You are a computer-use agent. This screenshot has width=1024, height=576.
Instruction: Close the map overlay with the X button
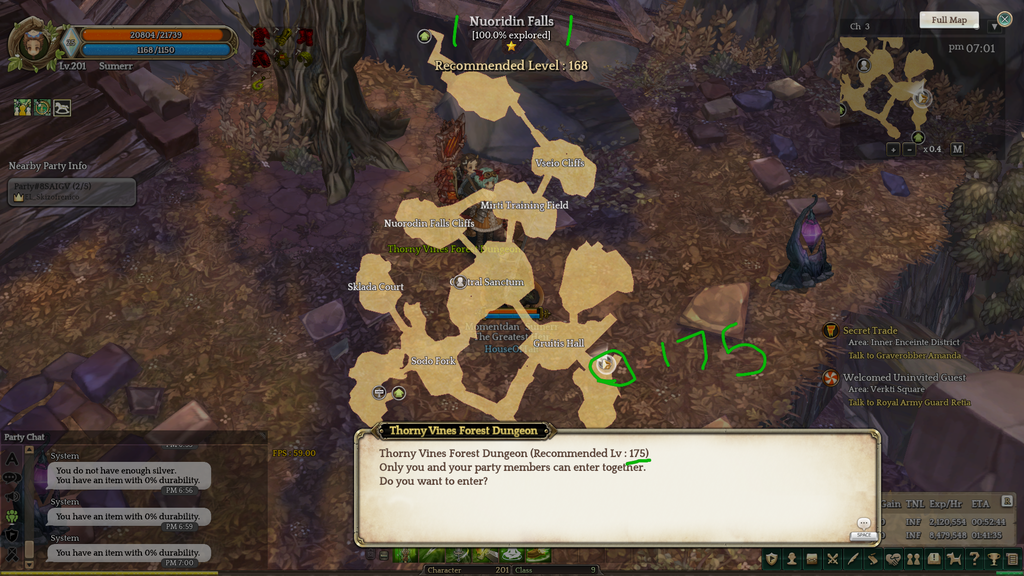pos(1004,19)
